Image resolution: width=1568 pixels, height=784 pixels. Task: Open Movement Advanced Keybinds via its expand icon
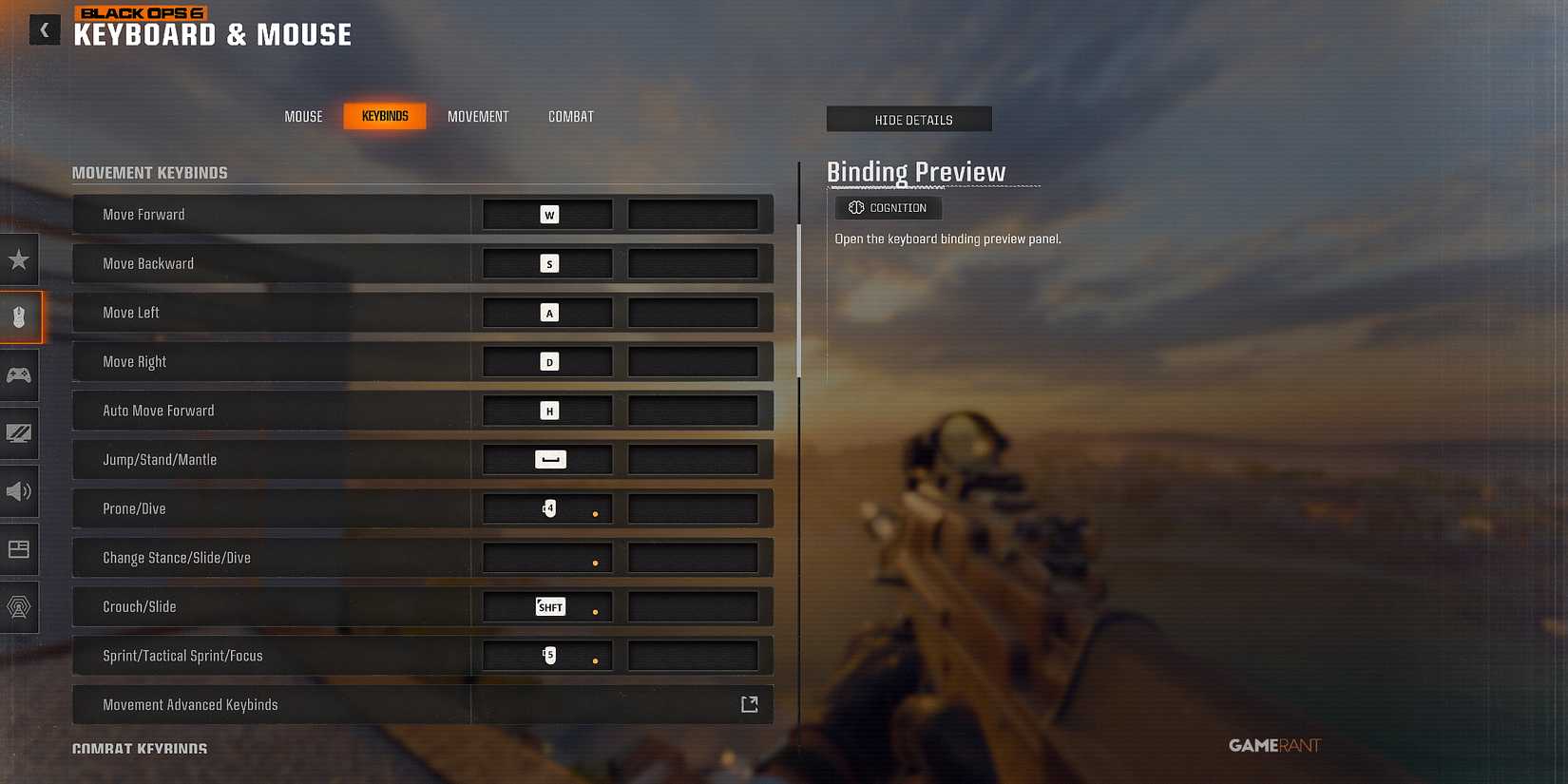click(x=749, y=703)
